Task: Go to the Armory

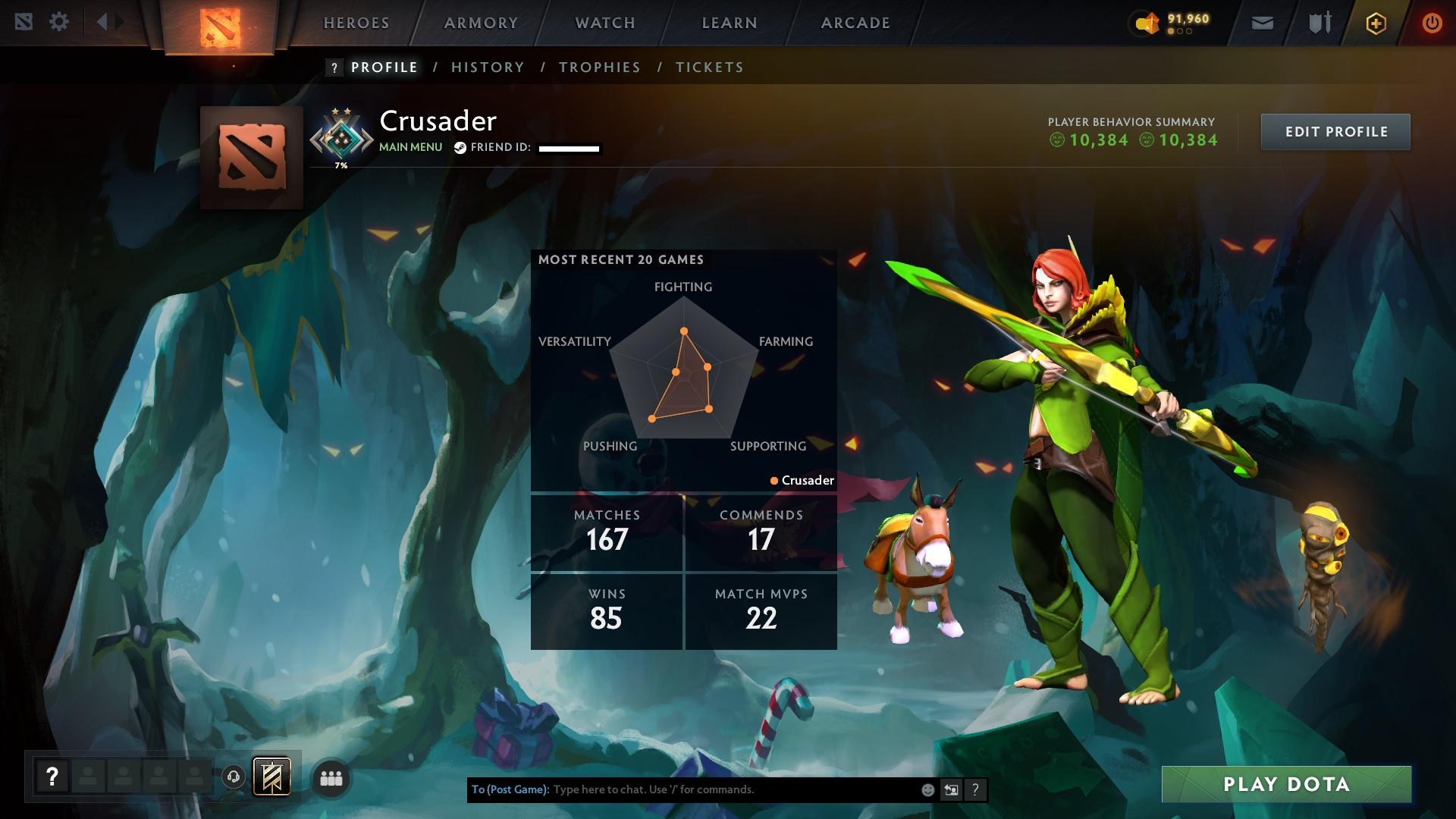Action: (481, 23)
